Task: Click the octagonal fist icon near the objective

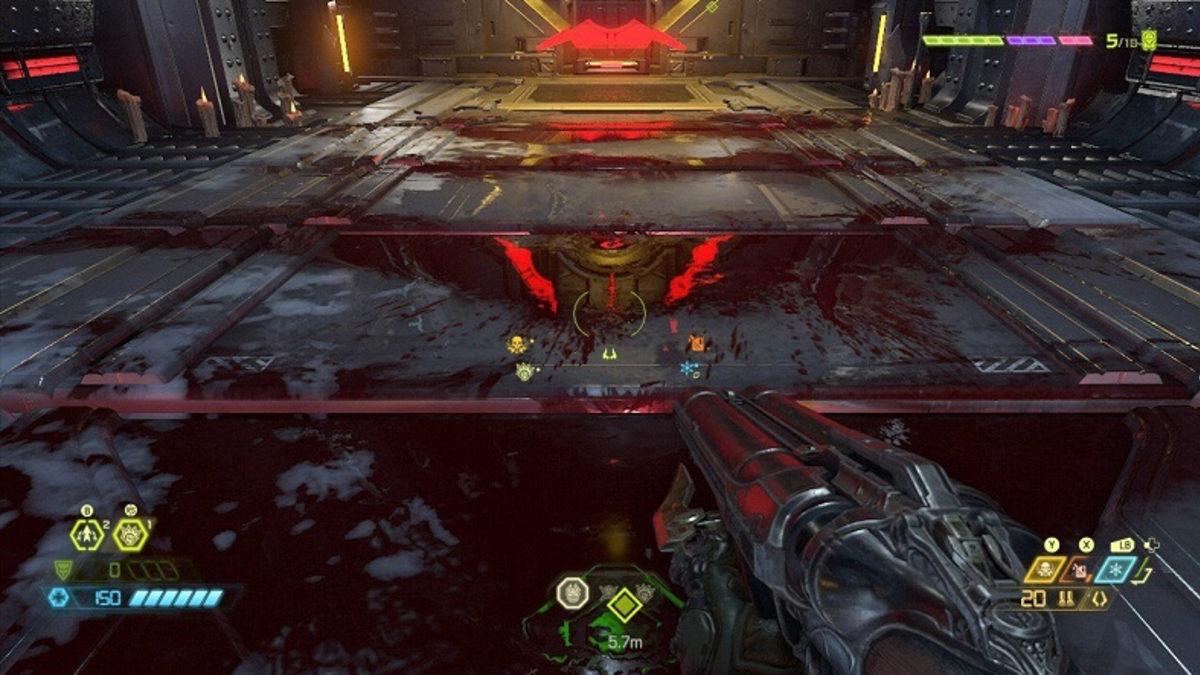Action: (x=571, y=594)
